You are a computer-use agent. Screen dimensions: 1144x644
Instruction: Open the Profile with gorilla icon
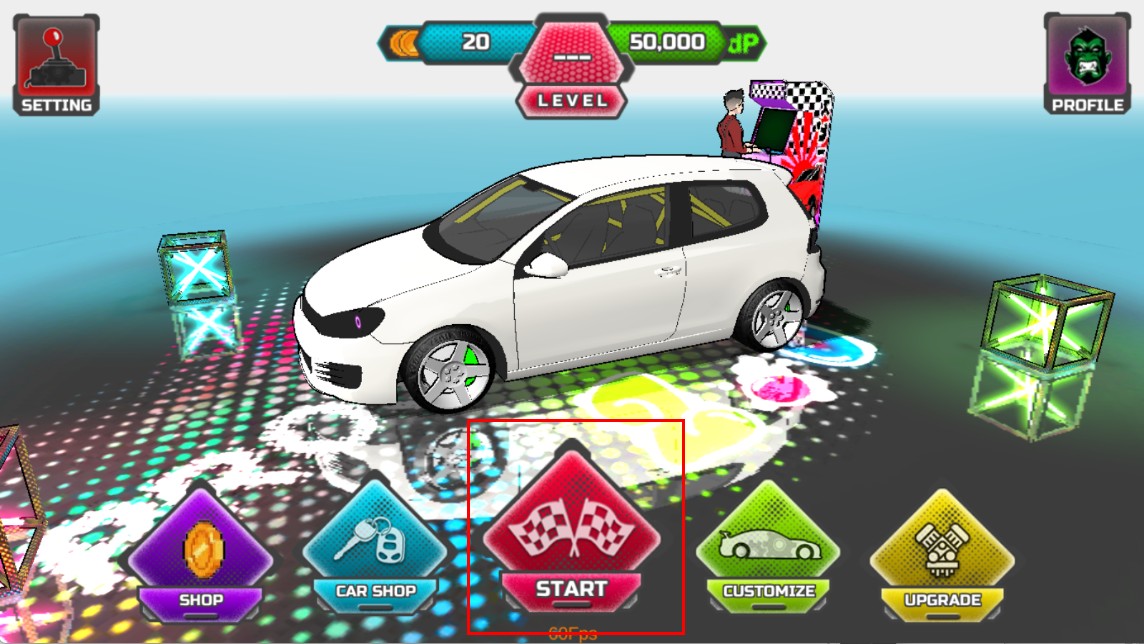(x=1087, y=63)
